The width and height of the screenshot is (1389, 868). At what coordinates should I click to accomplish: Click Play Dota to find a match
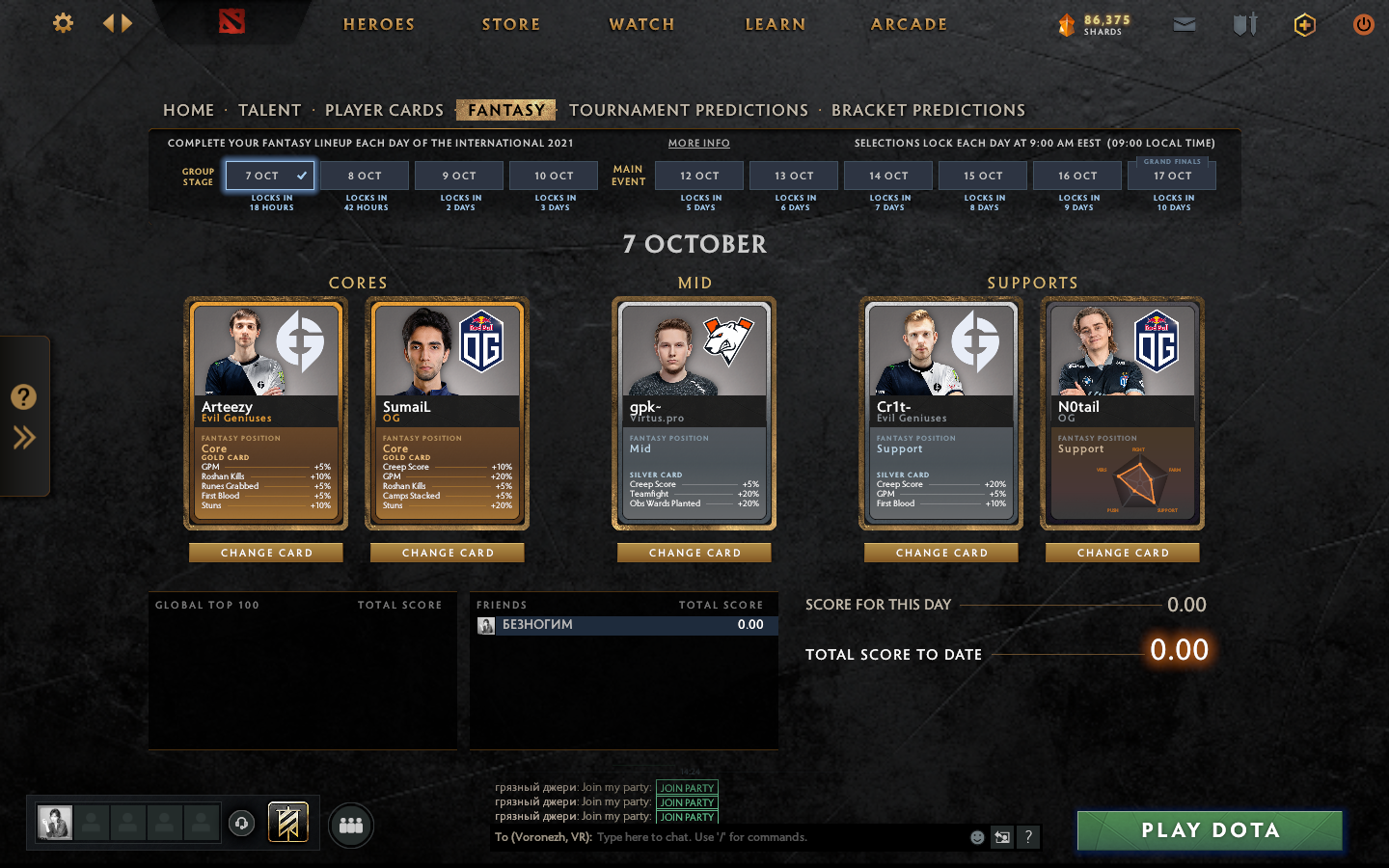click(x=1210, y=830)
